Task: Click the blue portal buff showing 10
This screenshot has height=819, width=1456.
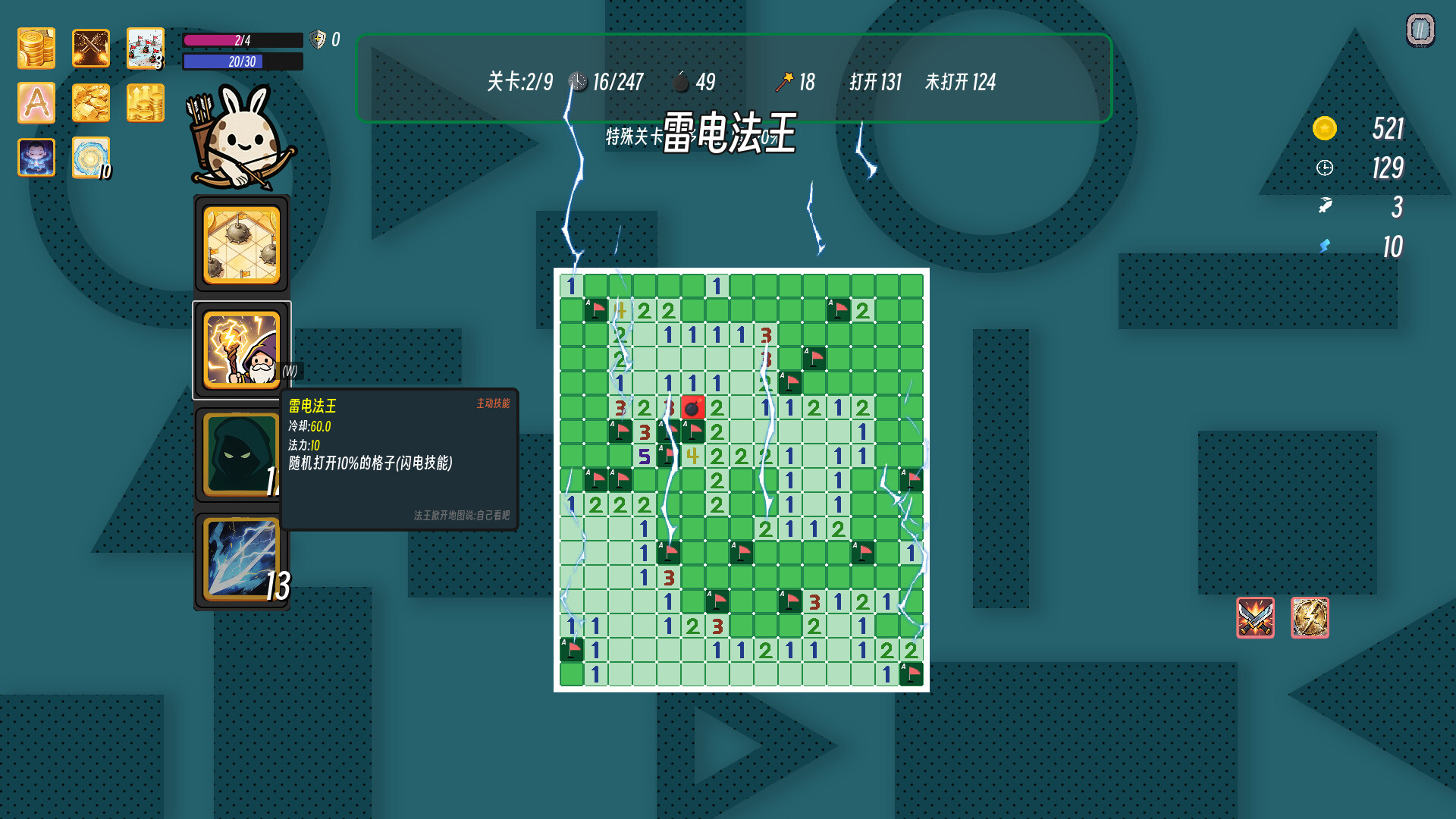Action: click(x=90, y=157)
